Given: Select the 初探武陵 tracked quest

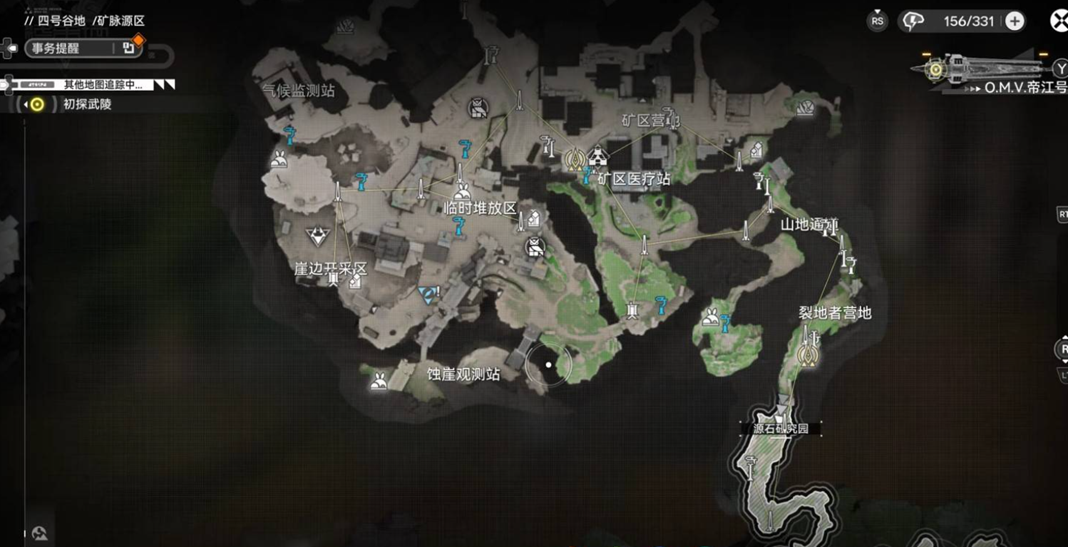Looking at the screenshot, I should [87, 104].
